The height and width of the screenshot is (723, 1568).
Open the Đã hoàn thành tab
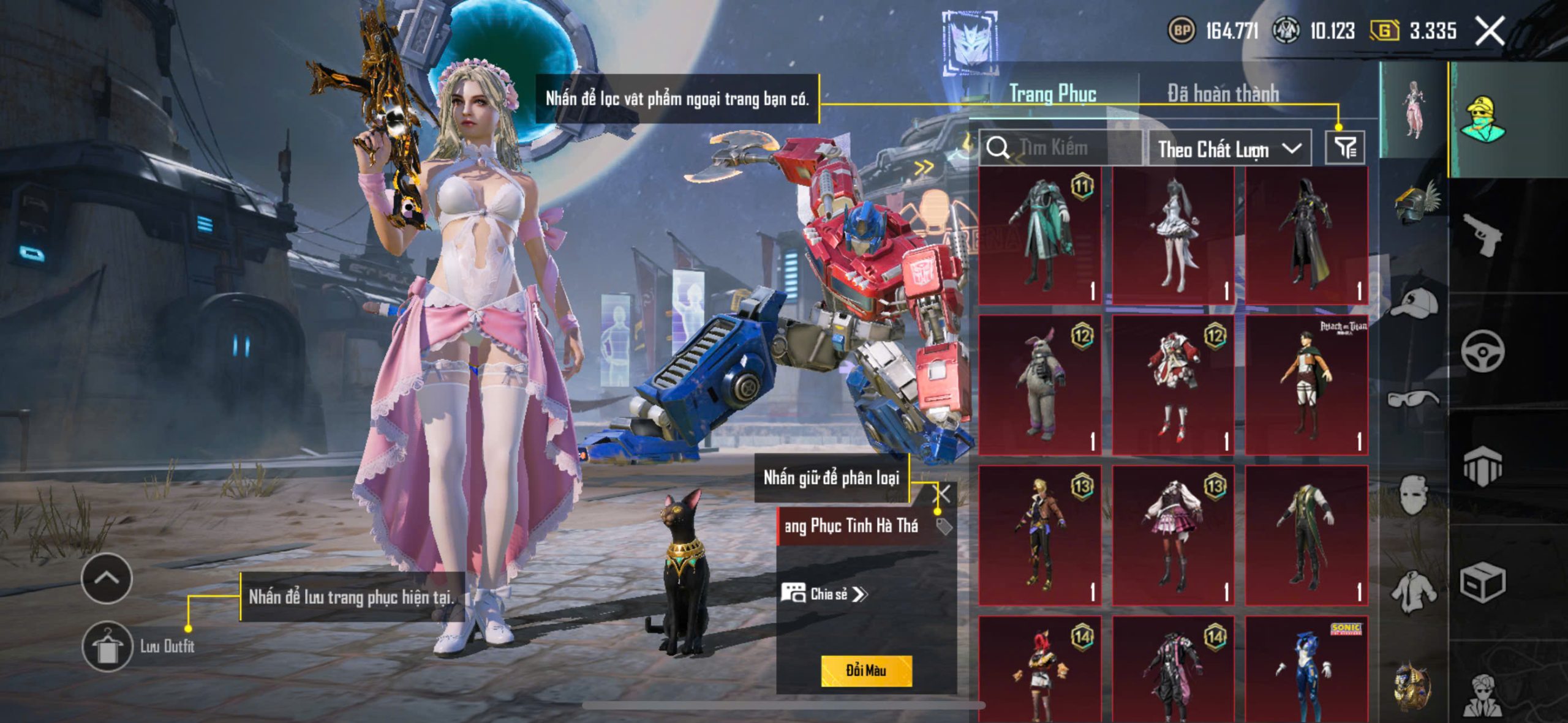1223,94
